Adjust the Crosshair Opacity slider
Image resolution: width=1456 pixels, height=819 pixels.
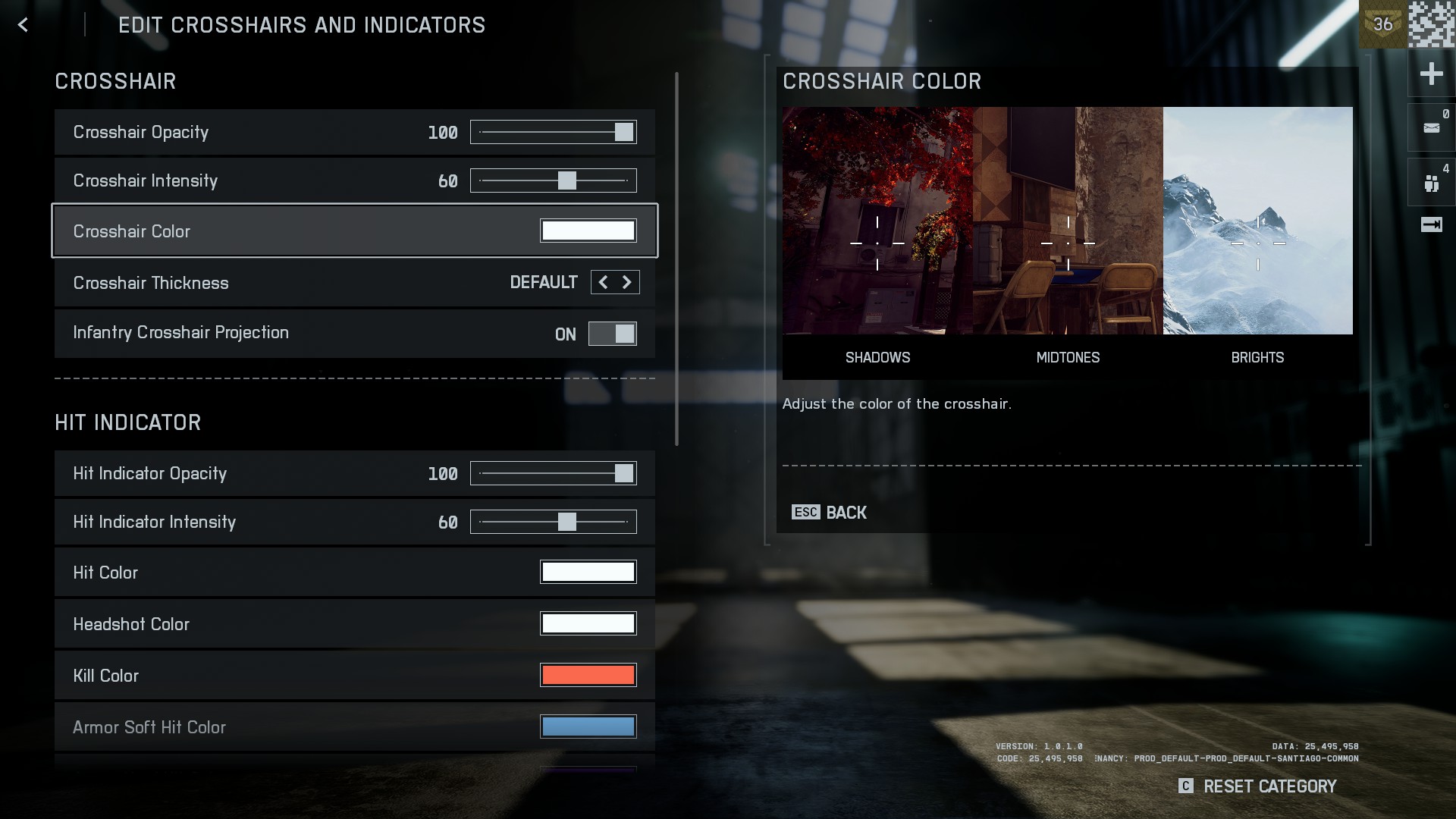(x=623, y=132)
